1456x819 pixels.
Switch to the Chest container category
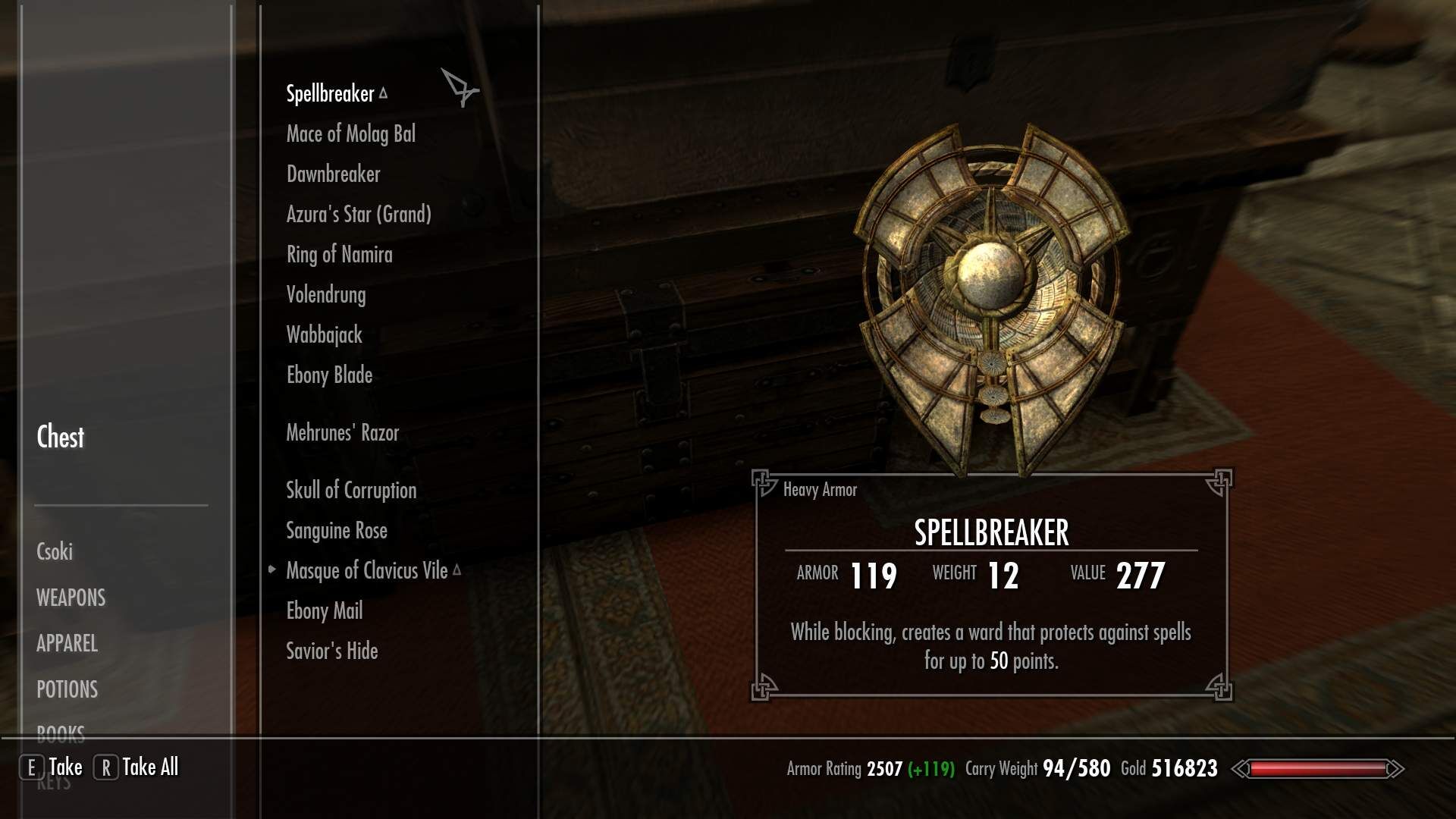61,438
